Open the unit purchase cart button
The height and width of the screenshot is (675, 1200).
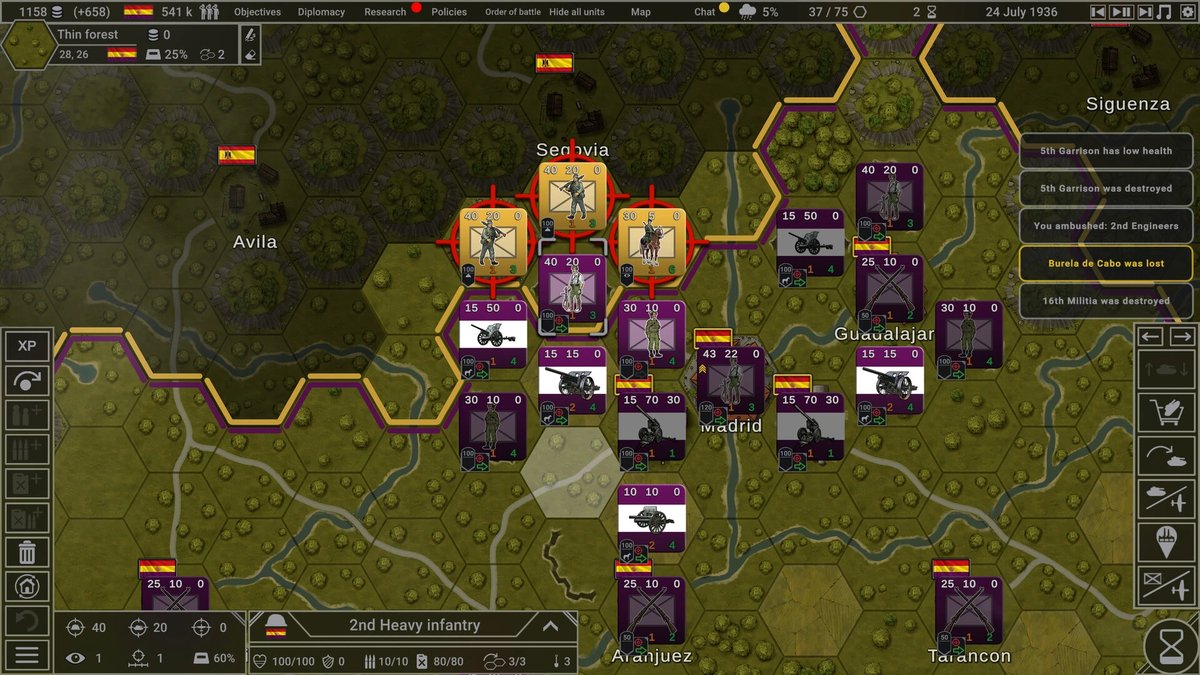tap(1167, 411)
